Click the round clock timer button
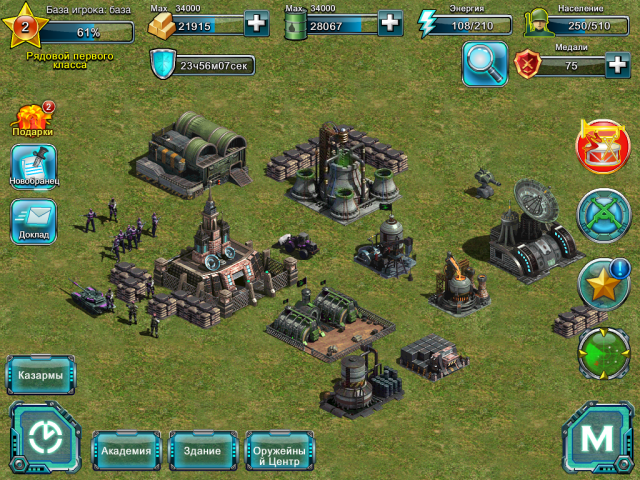Image resolution: width=640 pixels, height=480 pixels. [45, 437]
